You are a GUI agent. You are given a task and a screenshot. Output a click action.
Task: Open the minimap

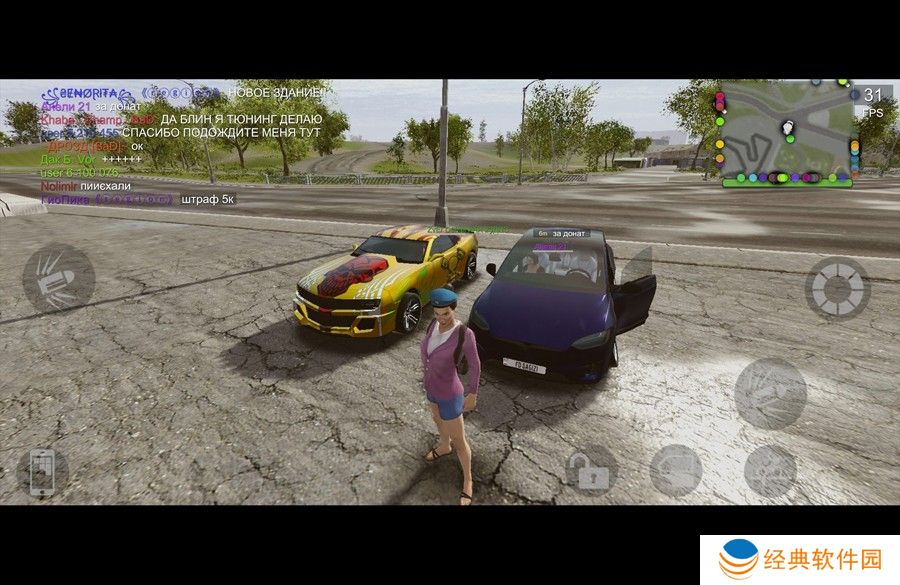tap(787, 133)
